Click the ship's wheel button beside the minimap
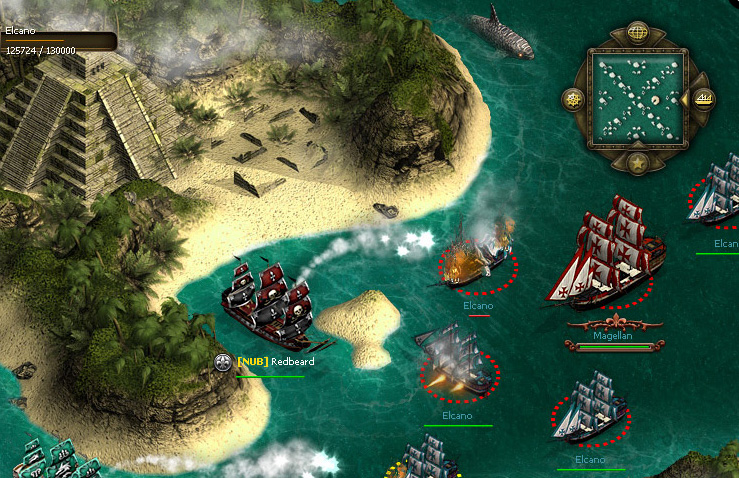 point(574,99)
